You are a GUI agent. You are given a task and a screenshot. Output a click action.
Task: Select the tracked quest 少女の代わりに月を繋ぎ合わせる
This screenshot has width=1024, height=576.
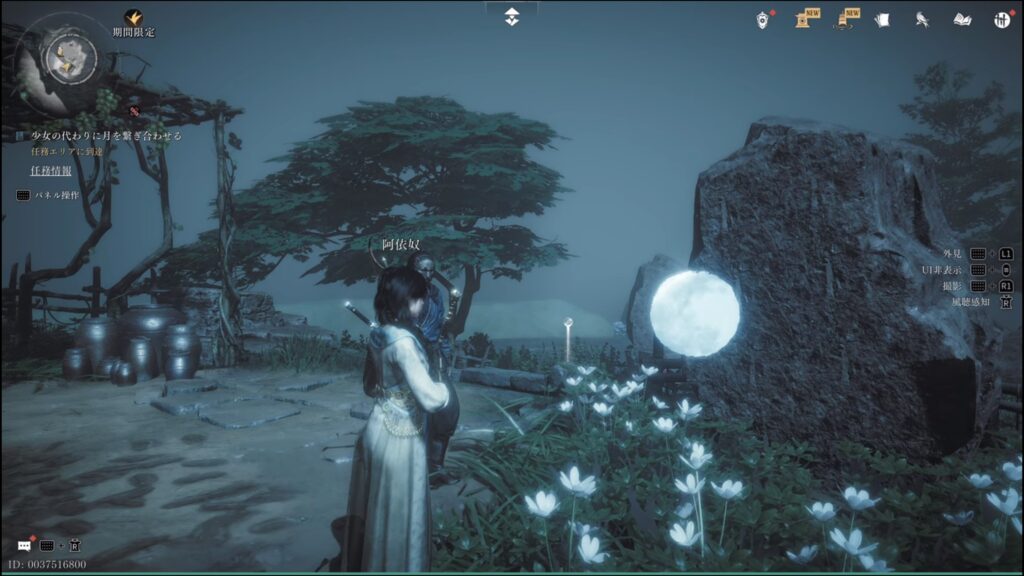pos(106,135)
